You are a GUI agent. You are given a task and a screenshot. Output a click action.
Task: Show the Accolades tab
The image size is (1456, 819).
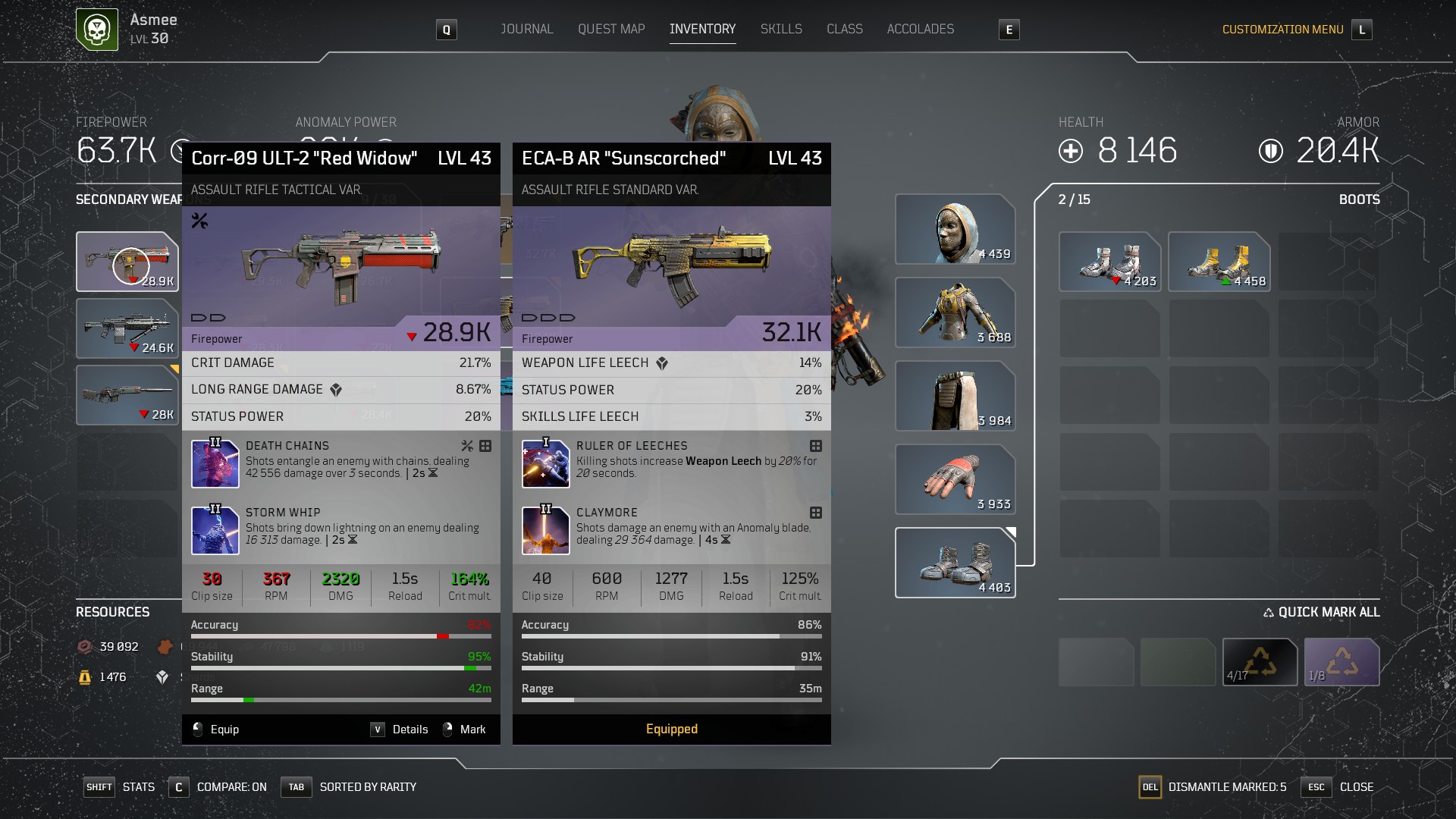(x=921, y=30)
